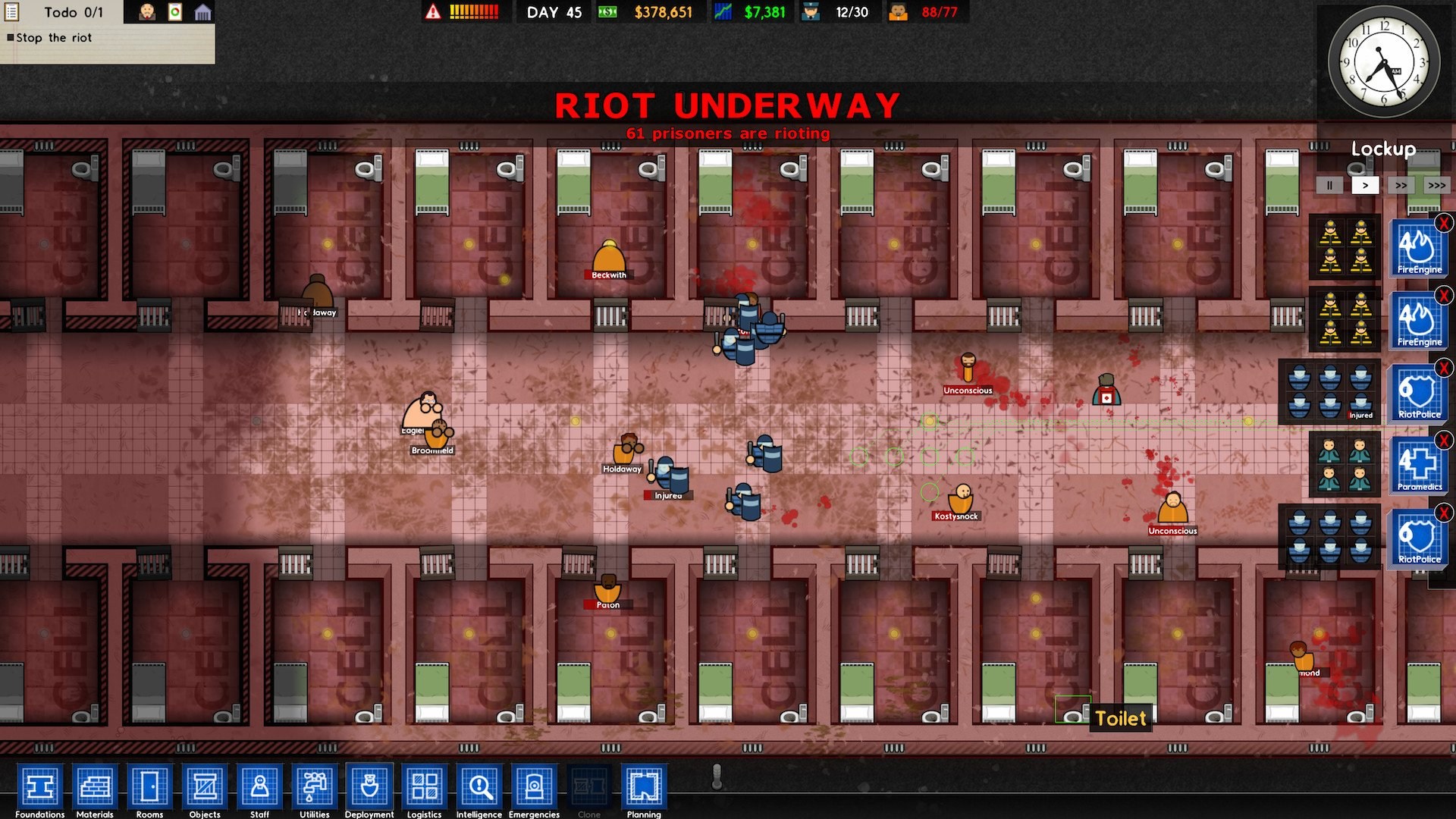Open the Rooms menu
Viewport: 1456px width, 819px height.
click(x=149, y=789)
